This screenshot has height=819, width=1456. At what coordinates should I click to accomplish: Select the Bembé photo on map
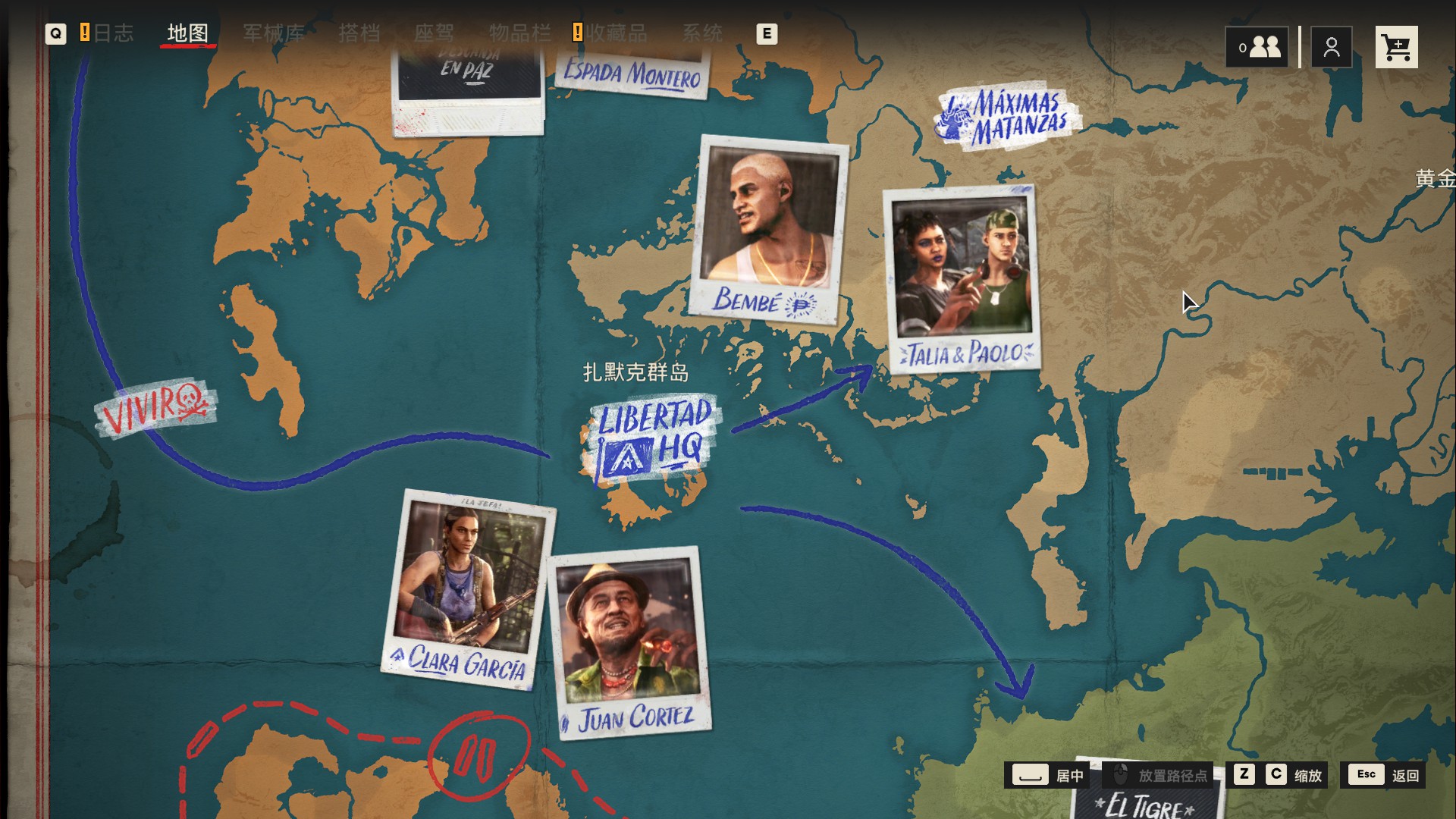pyautogui.click(x=767, y=229)
